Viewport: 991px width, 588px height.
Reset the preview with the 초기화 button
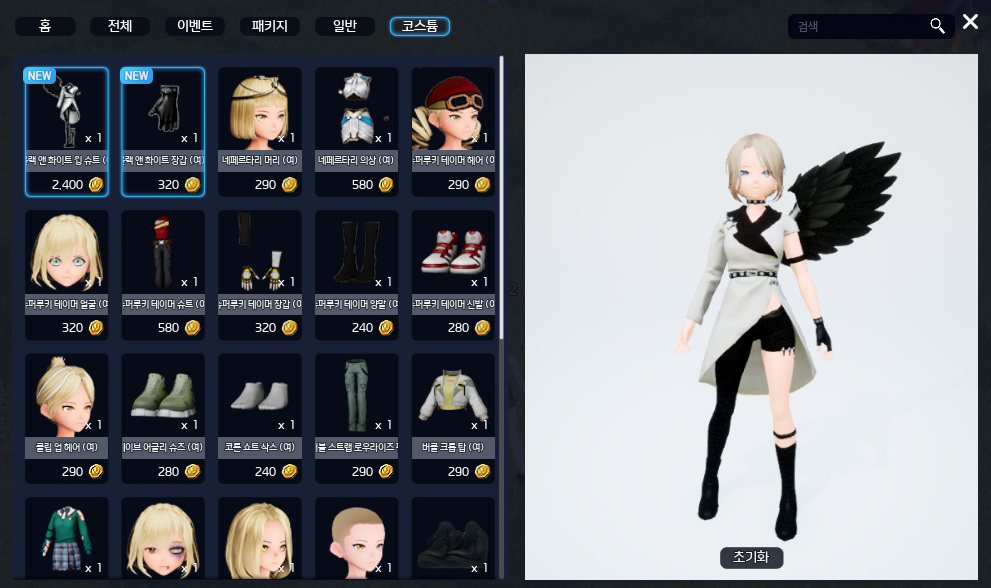(x=751, y=557)
